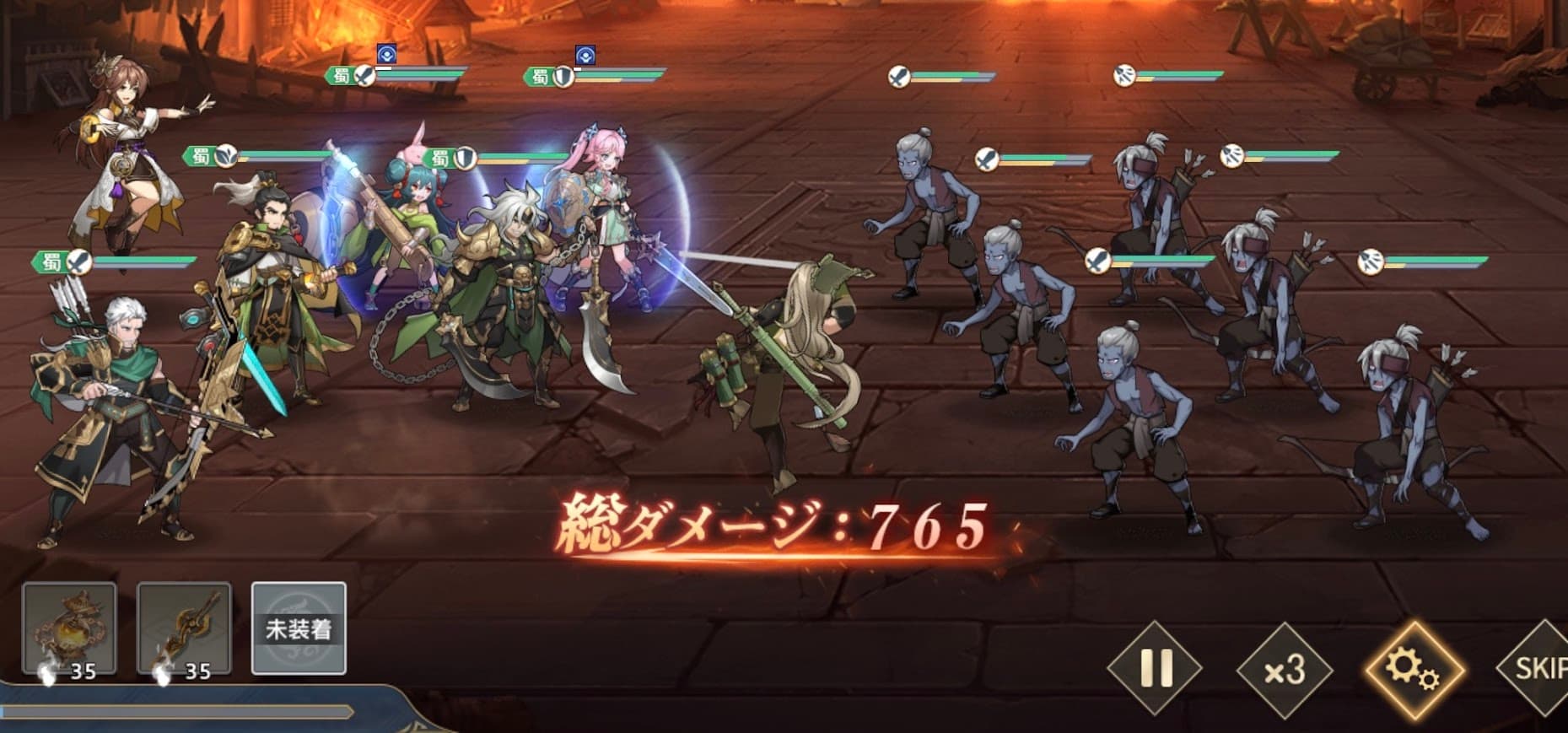Screen dimensions: 1568x733
Task: Skip the battle with SKIP
Action: click(x=1538, y=669)
